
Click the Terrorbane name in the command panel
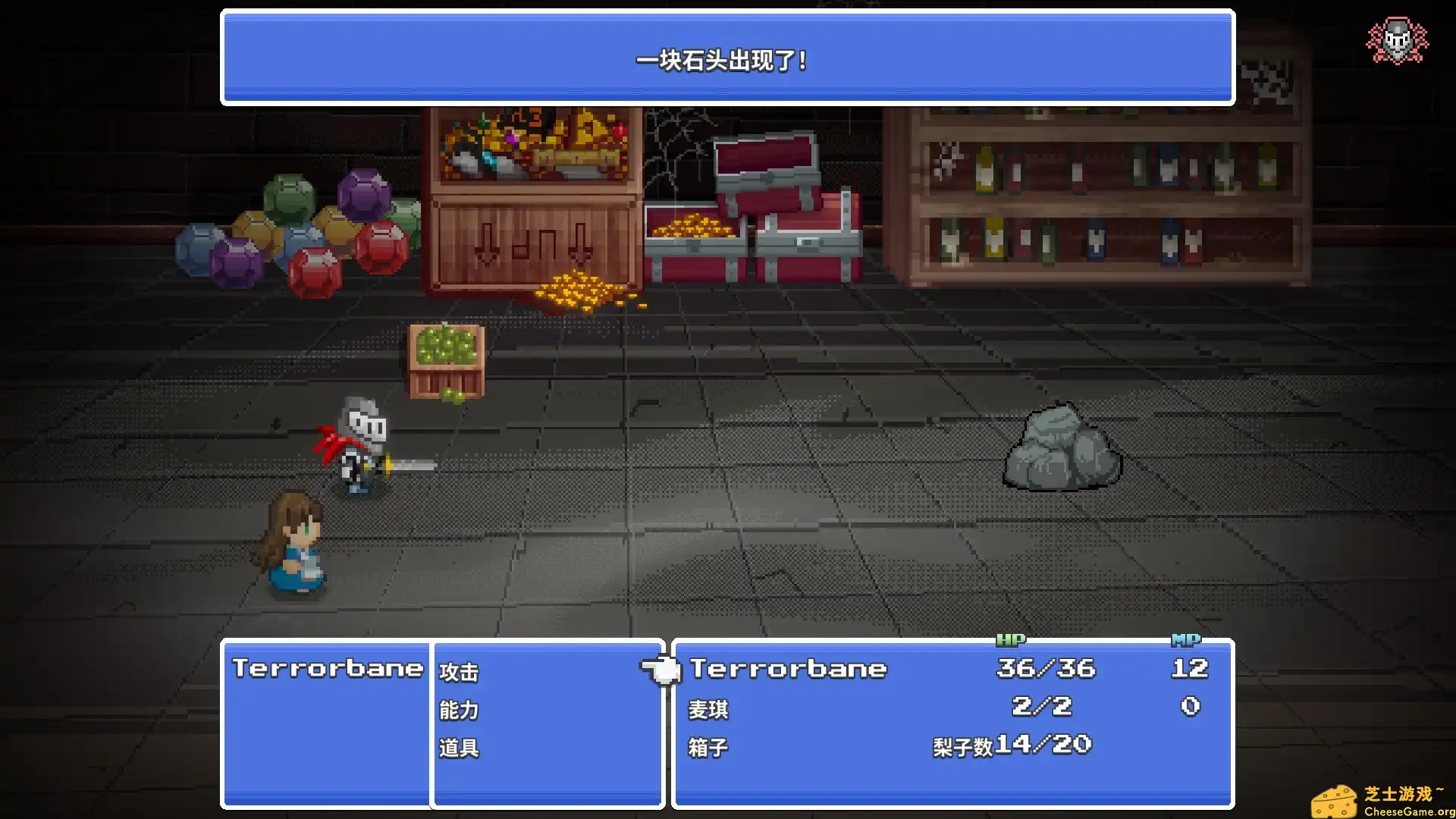pos(328,669)
